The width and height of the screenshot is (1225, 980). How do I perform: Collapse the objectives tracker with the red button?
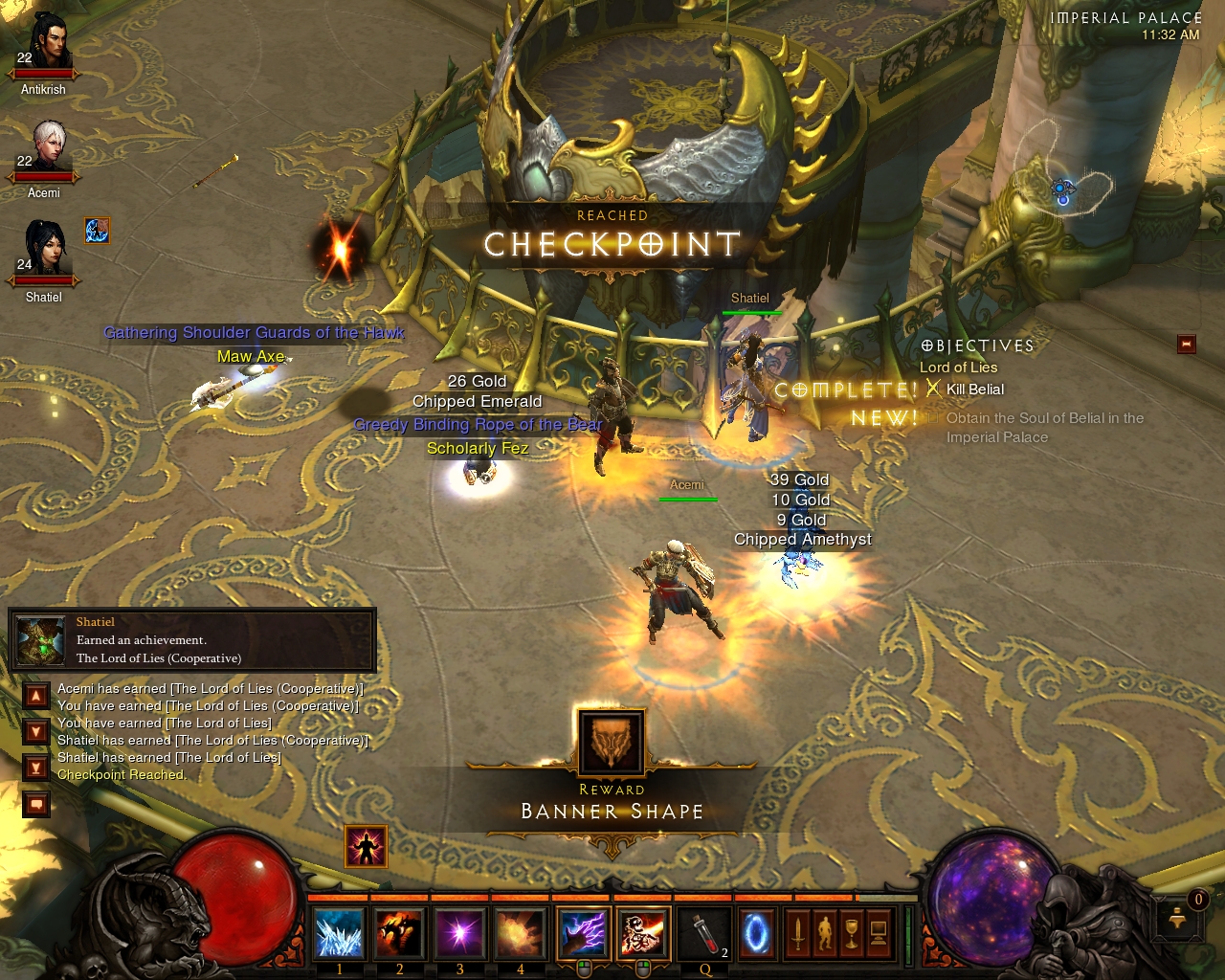pos(1187,344)
